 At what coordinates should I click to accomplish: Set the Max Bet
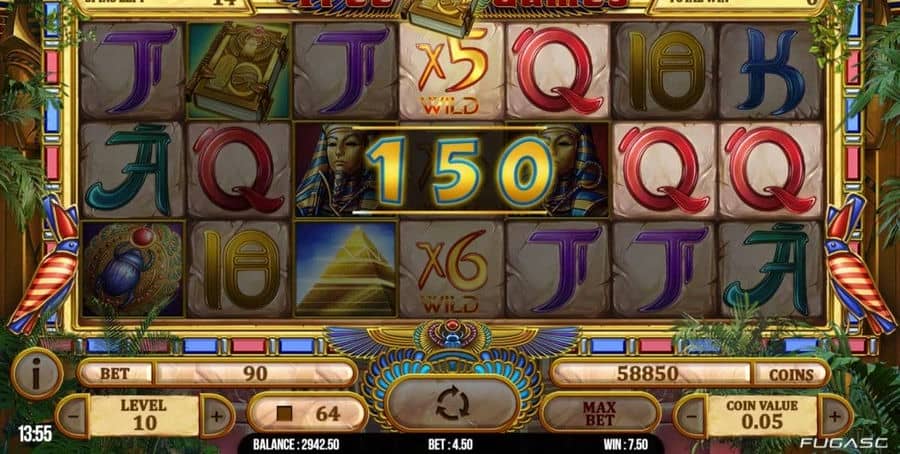[x=600, y=412]
